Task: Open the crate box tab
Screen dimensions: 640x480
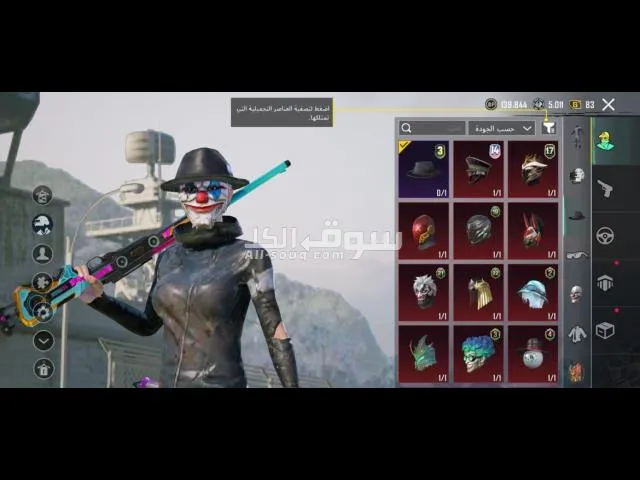Action: [605, 331]
